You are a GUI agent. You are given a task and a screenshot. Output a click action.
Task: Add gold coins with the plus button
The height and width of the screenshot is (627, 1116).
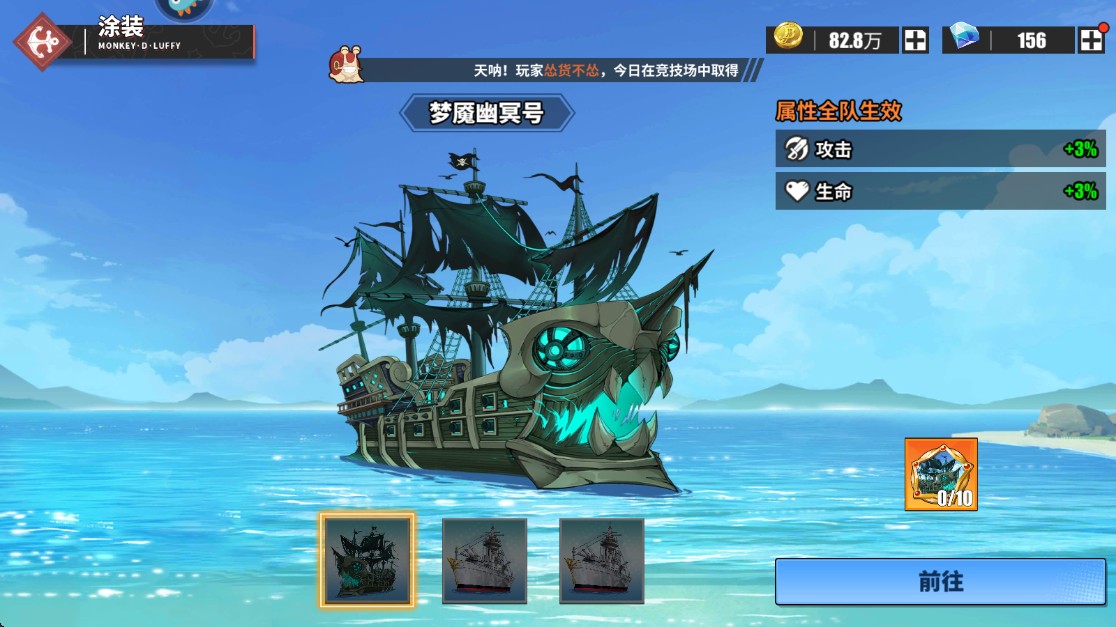(915, 40)
